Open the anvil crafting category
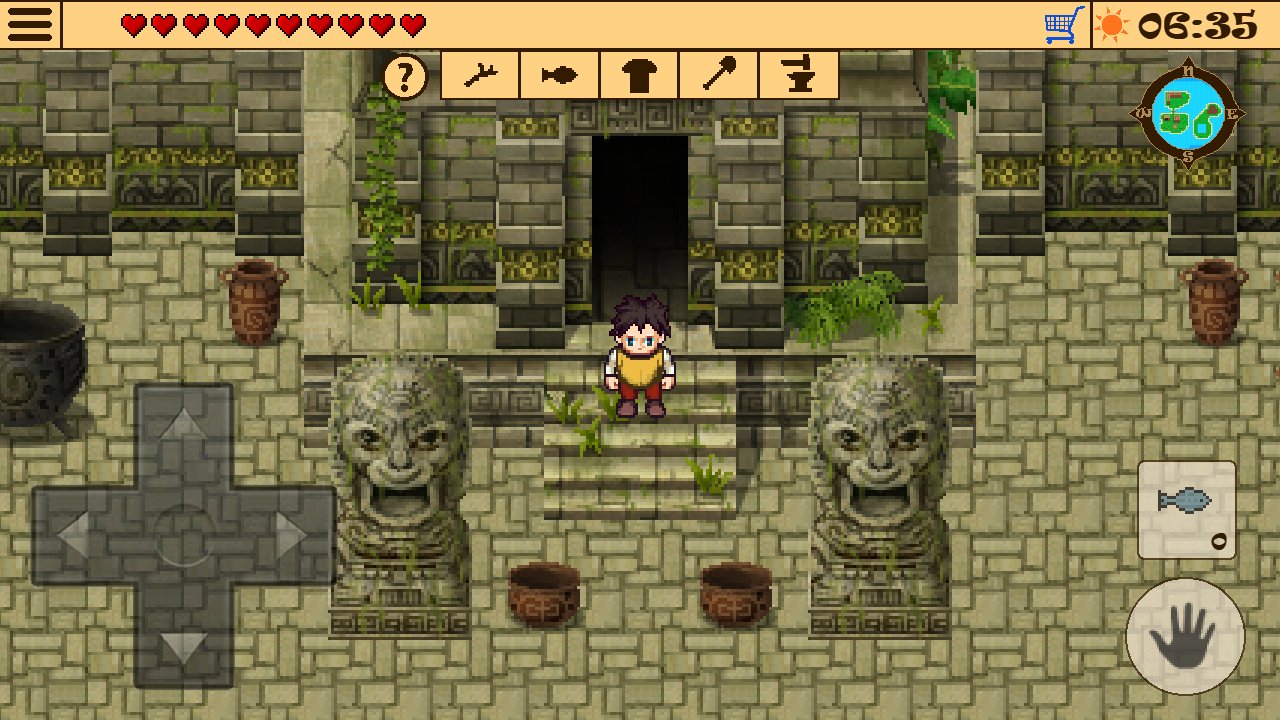The height and width of the screenshot is (720, 1280). coord(798,76)
